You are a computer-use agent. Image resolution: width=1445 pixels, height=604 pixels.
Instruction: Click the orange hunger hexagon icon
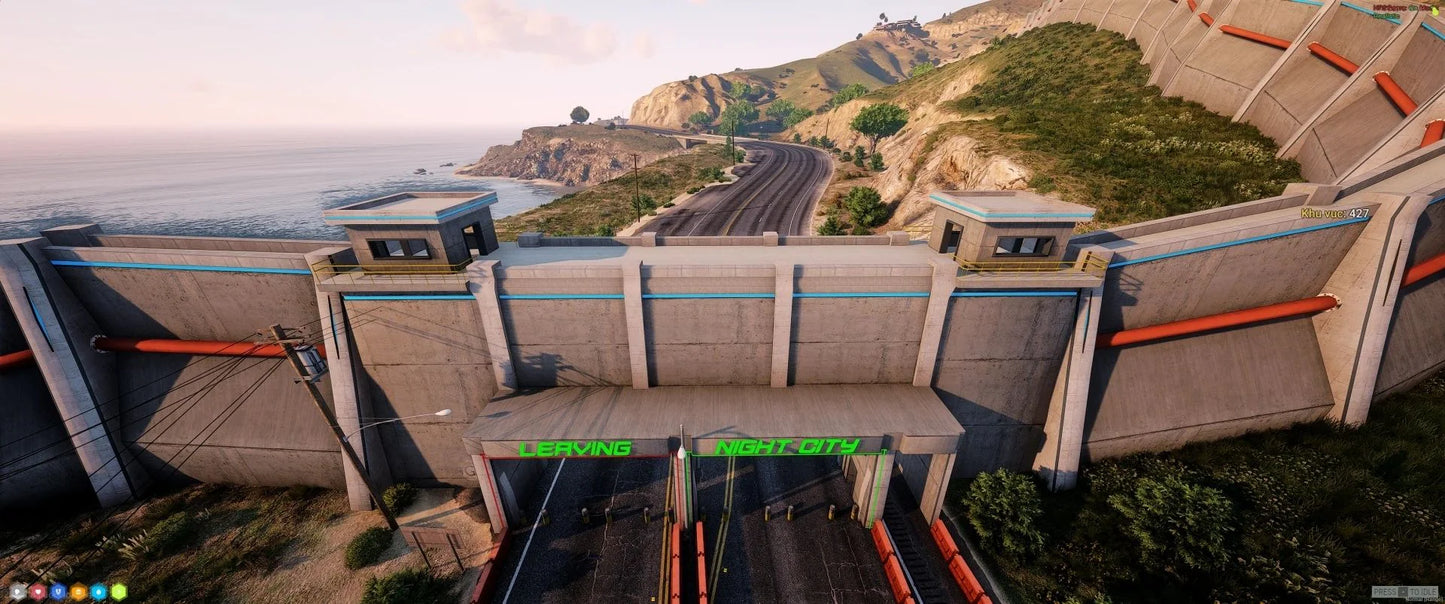78,591
